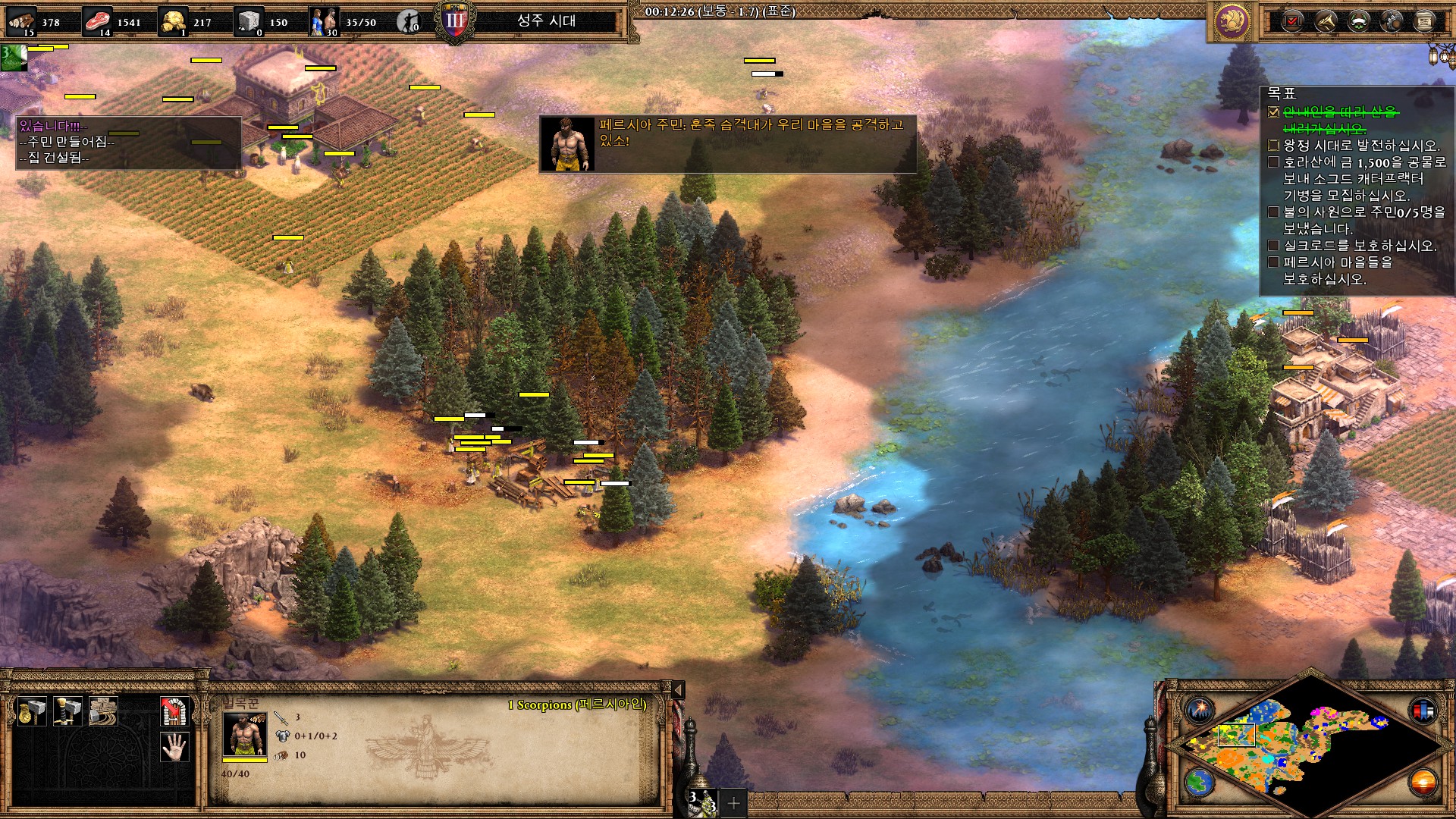Open the economic buildings menu
1456x819 pixels.
(x=32, y=711)
